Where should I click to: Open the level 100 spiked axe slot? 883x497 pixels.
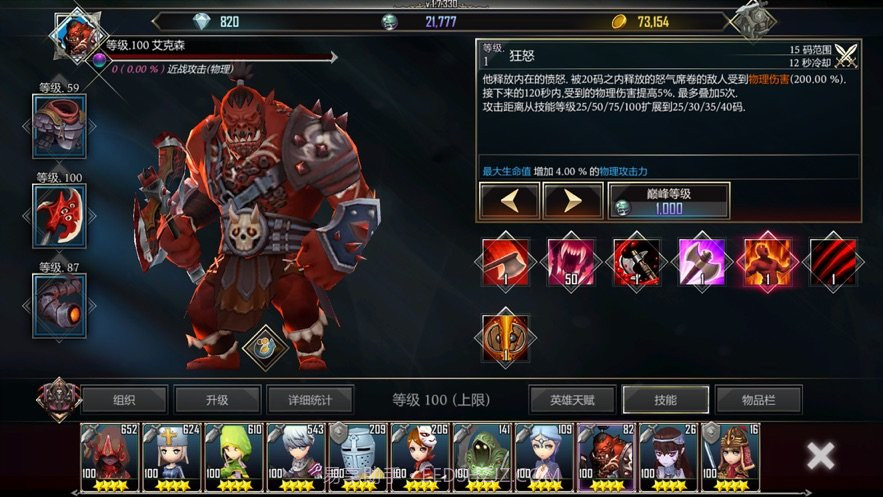[x=60, y=215]
